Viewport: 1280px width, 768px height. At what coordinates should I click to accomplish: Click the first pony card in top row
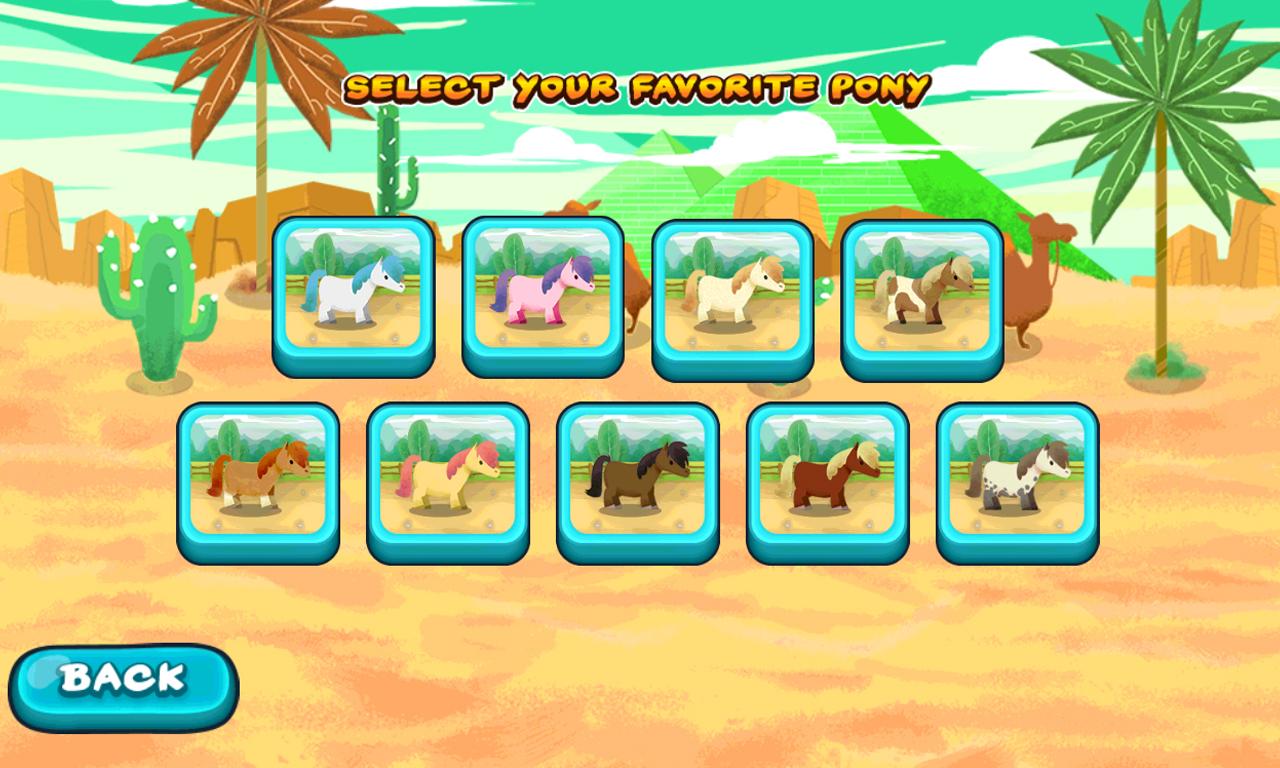pyautogui.click(x=355, y=295)
